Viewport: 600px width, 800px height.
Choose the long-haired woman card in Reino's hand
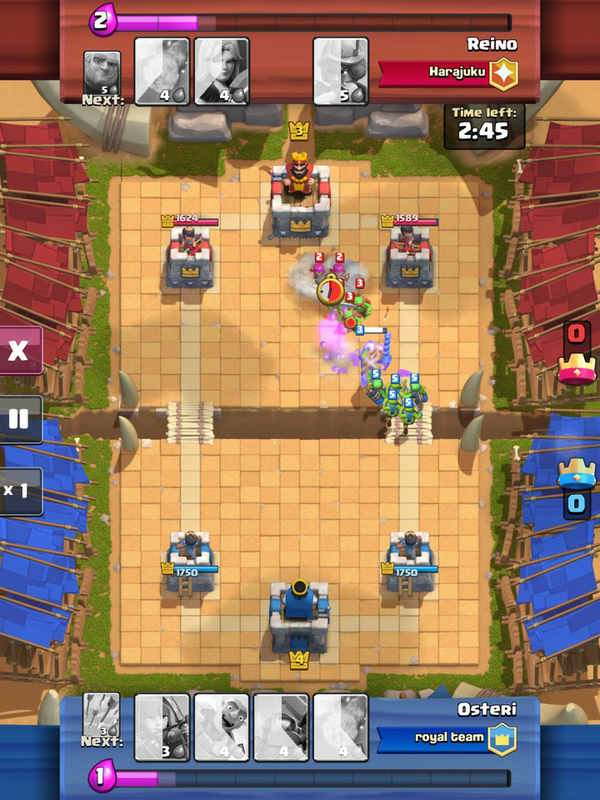pos(222,71)
